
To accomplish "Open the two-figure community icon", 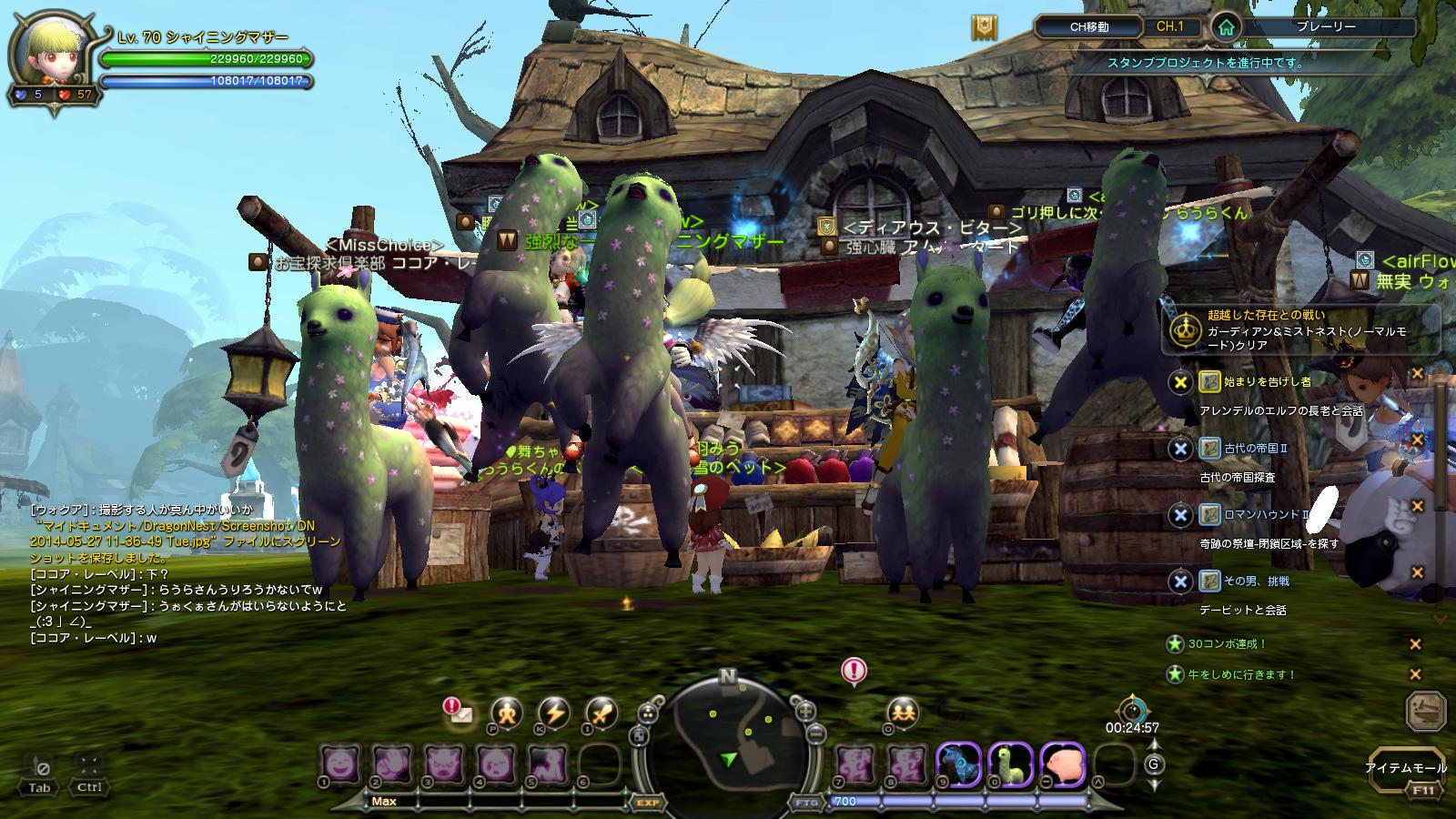I will (902, 713).
